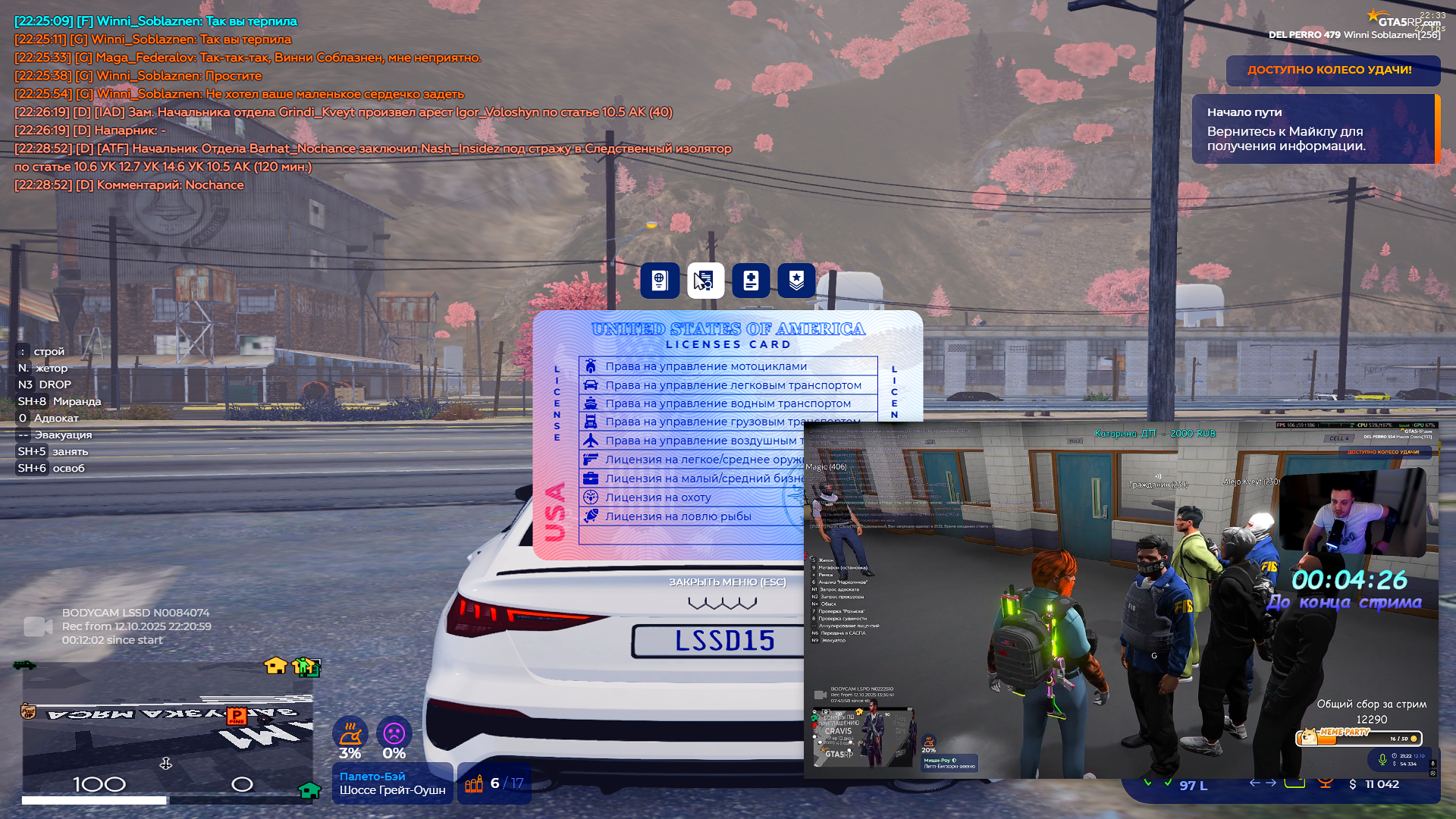Toggle the left green checkmark near 97 L

pyautogui.click(x=1149, y=783)
